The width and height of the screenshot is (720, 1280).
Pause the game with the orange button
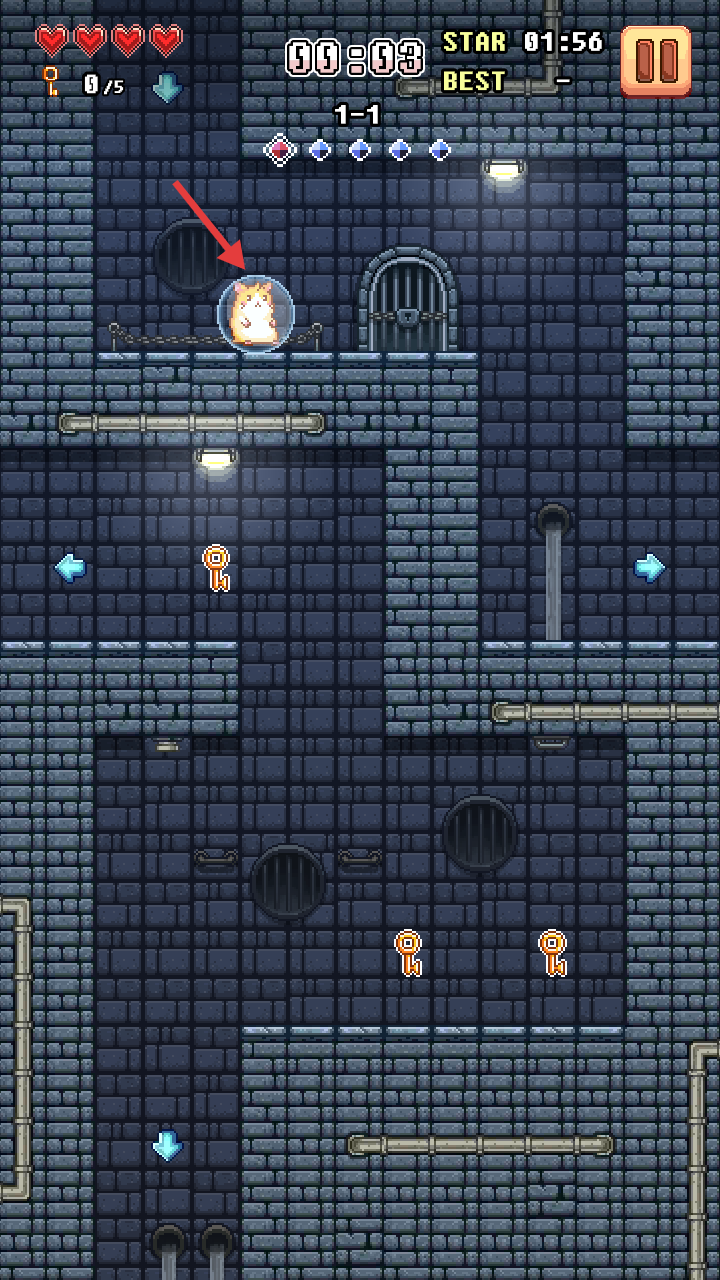[x=656, y=61]
